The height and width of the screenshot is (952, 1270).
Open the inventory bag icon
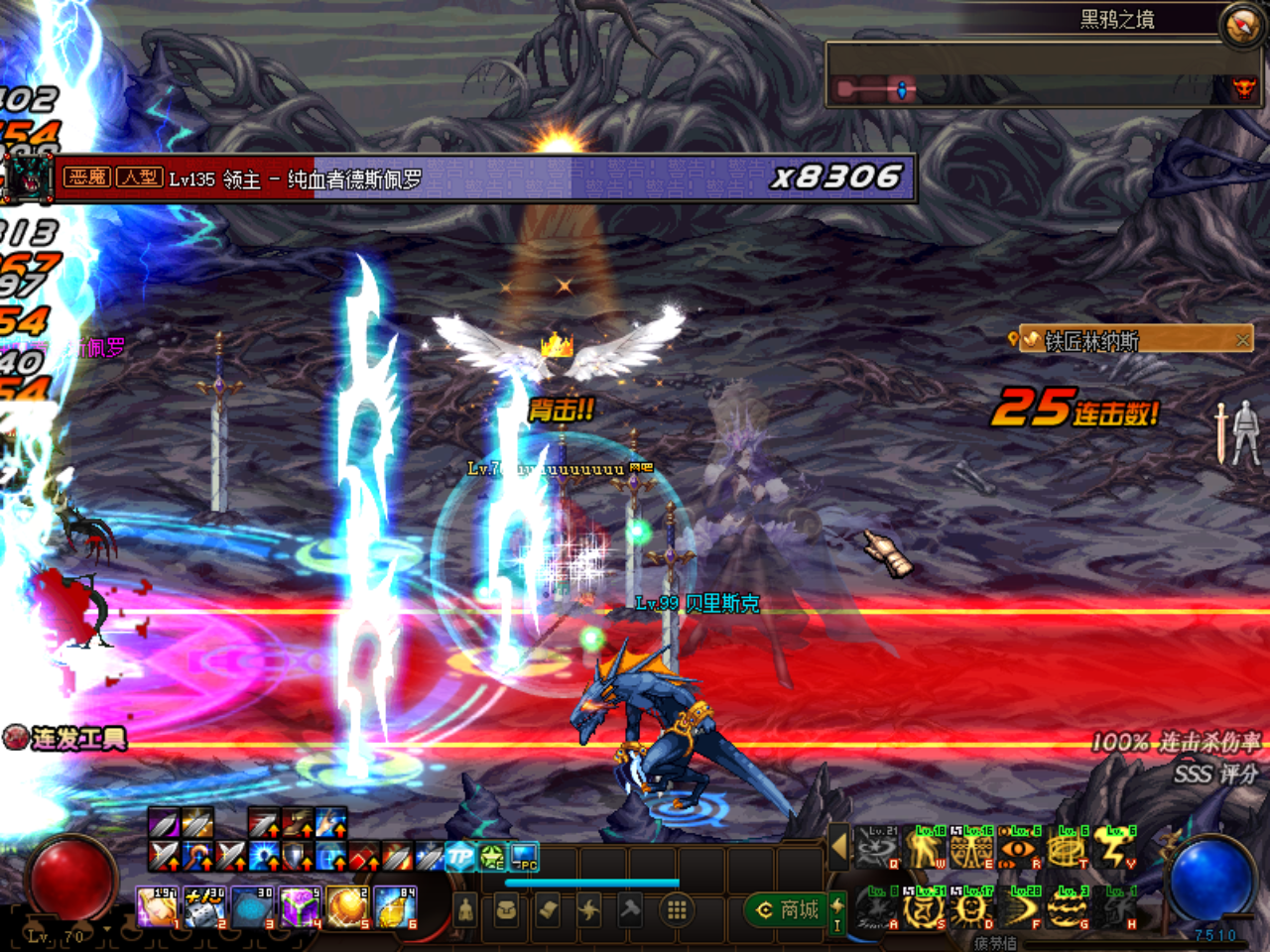point(506,909)
